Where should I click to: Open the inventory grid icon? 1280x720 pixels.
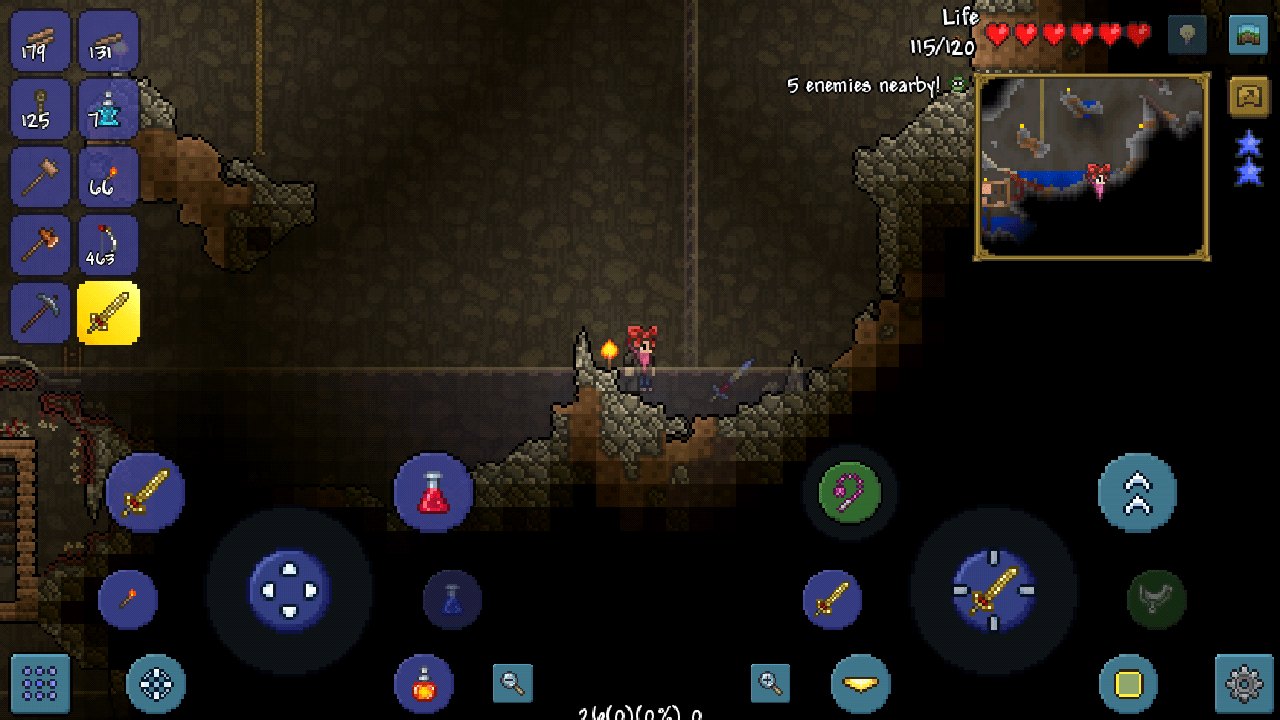pos(39,684)
